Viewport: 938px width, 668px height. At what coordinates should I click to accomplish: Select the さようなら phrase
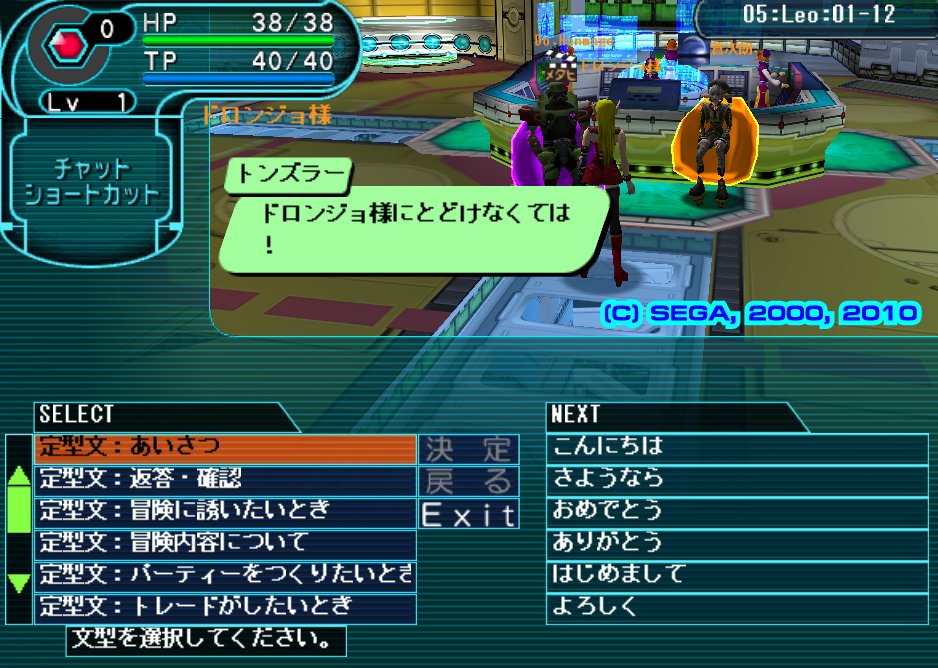[737, 478]
